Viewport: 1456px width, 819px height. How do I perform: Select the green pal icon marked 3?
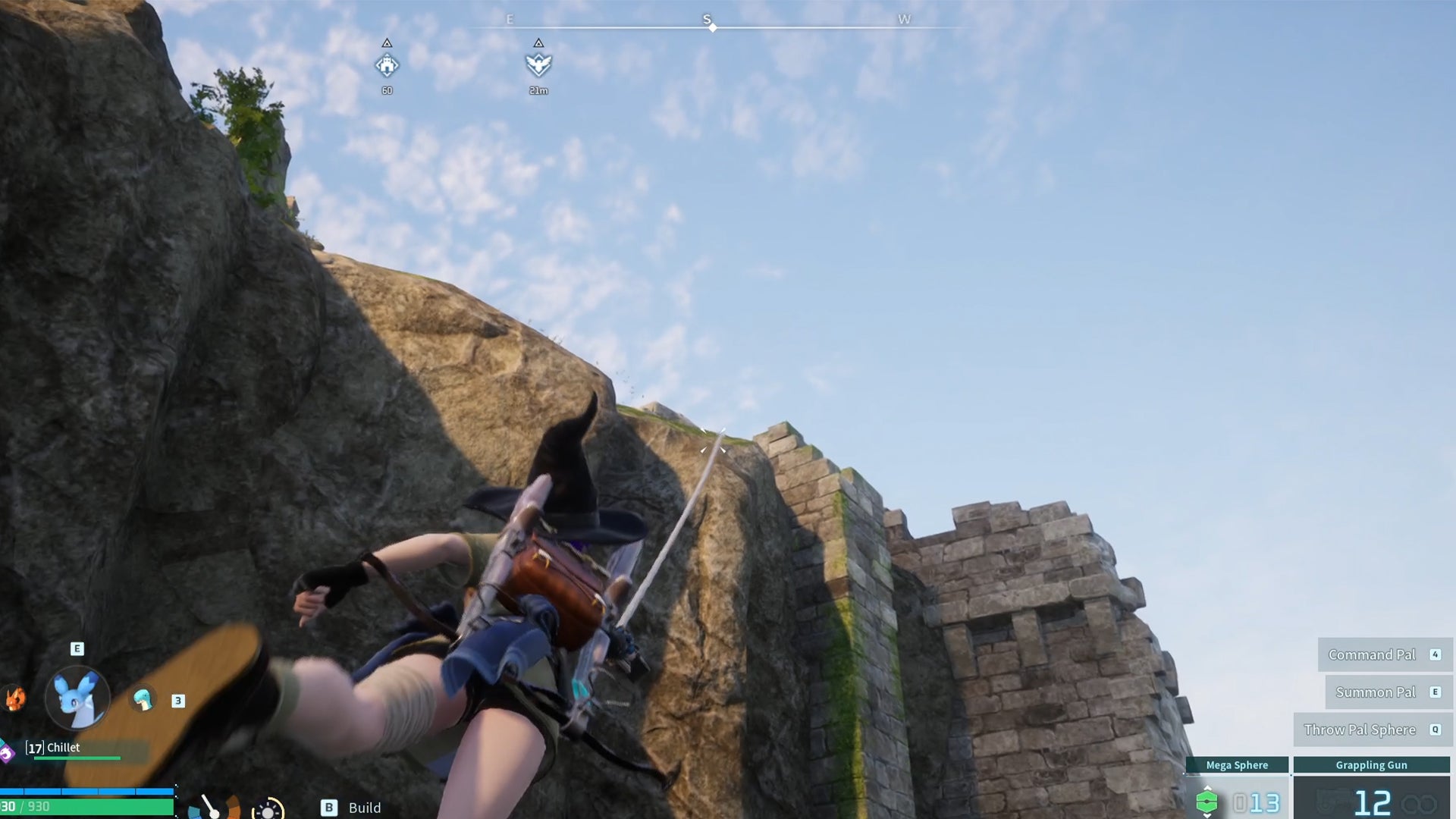click(x=143, y=698)
